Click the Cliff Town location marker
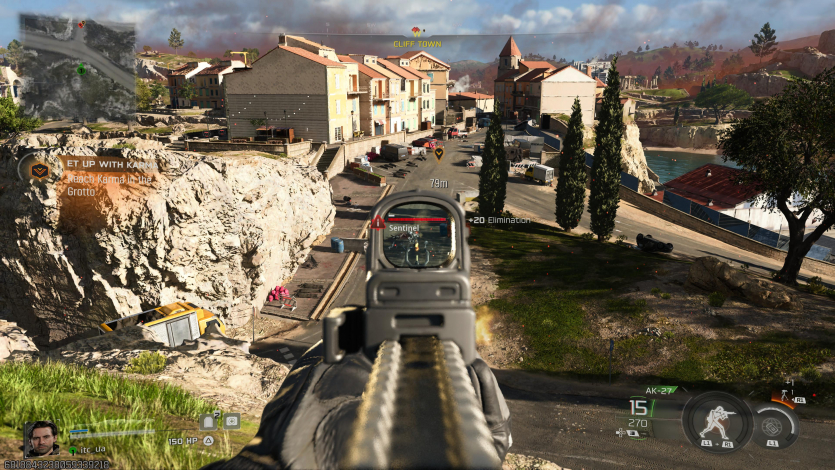 pyautogui.click(x=417, y=38)
